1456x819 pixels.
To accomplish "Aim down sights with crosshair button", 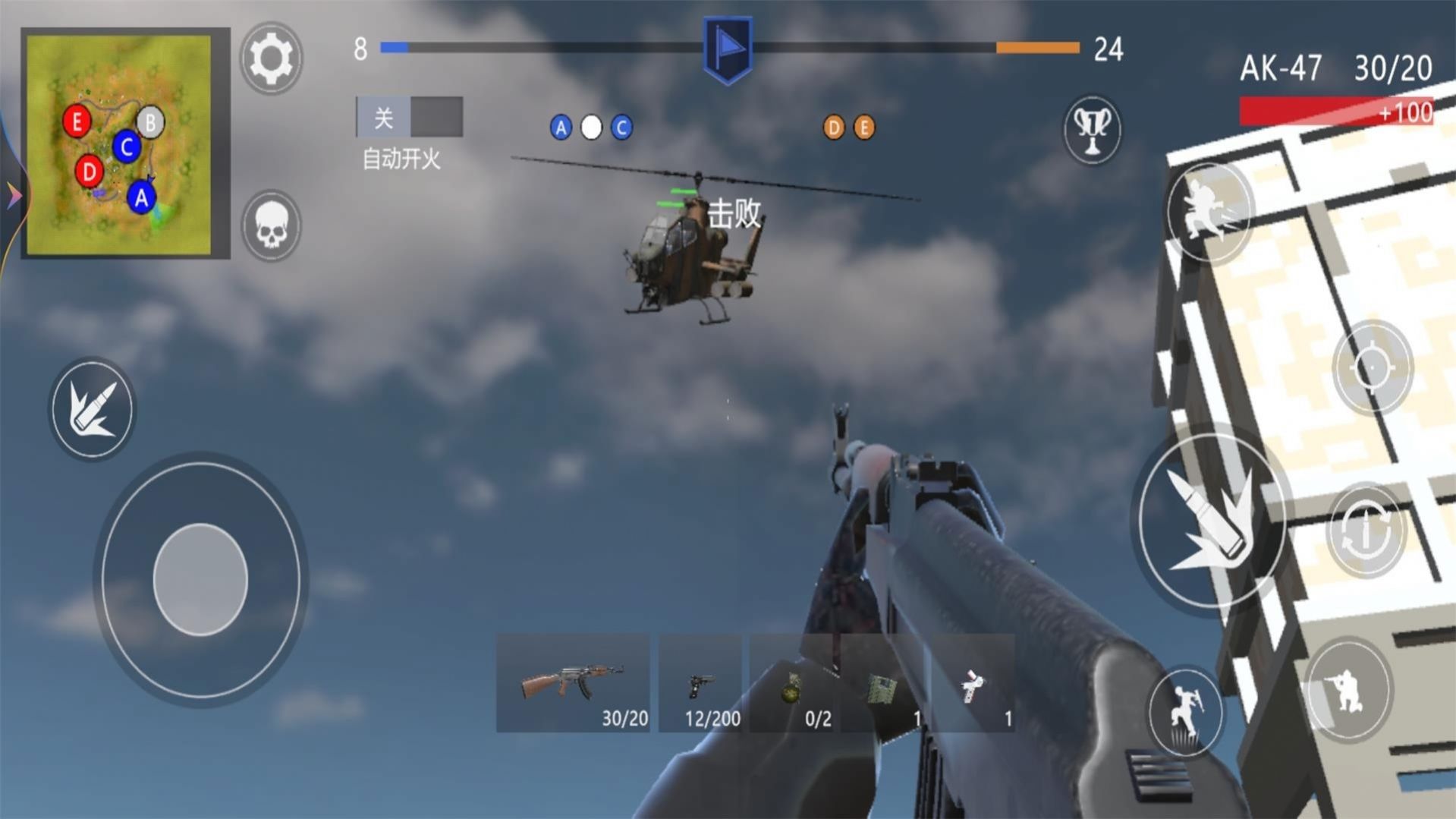I will pos(1373,367).
